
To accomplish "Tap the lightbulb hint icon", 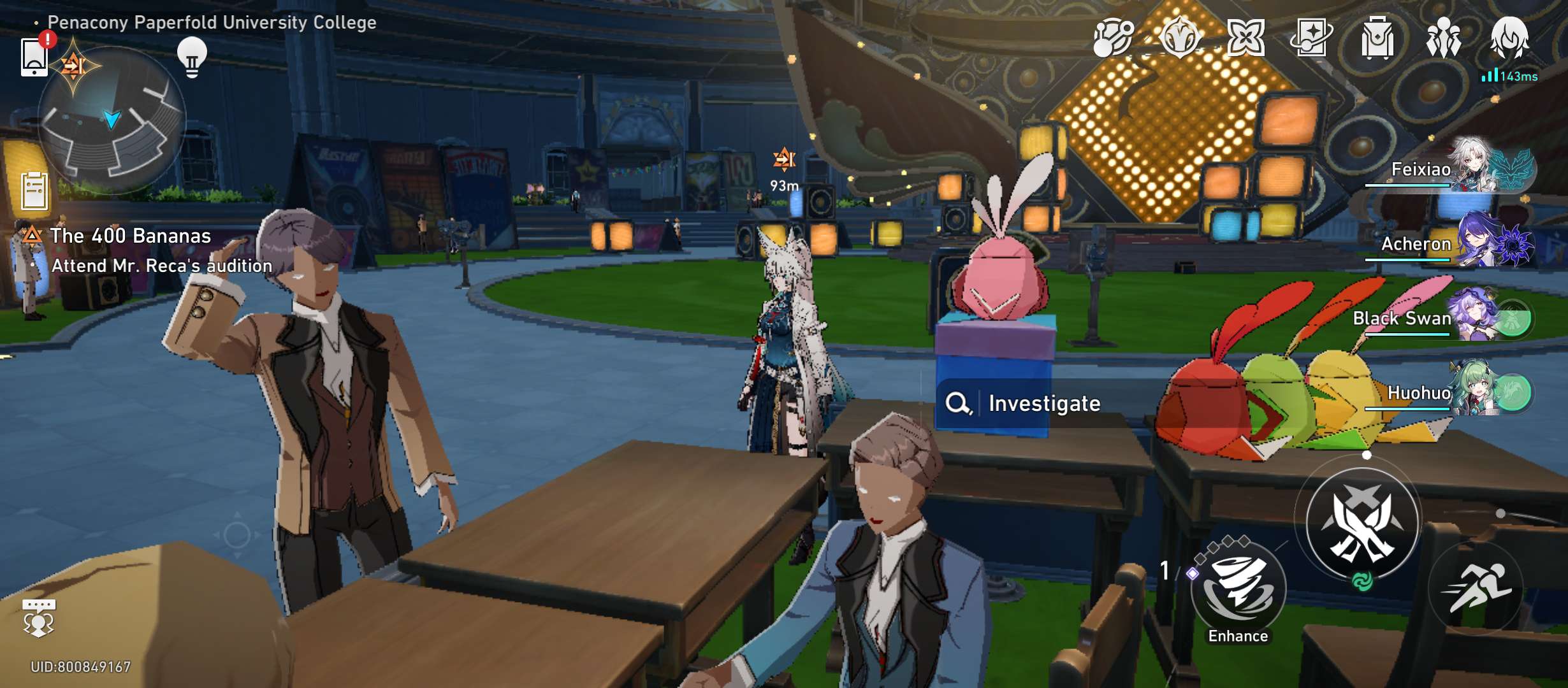I will (192, 57).
